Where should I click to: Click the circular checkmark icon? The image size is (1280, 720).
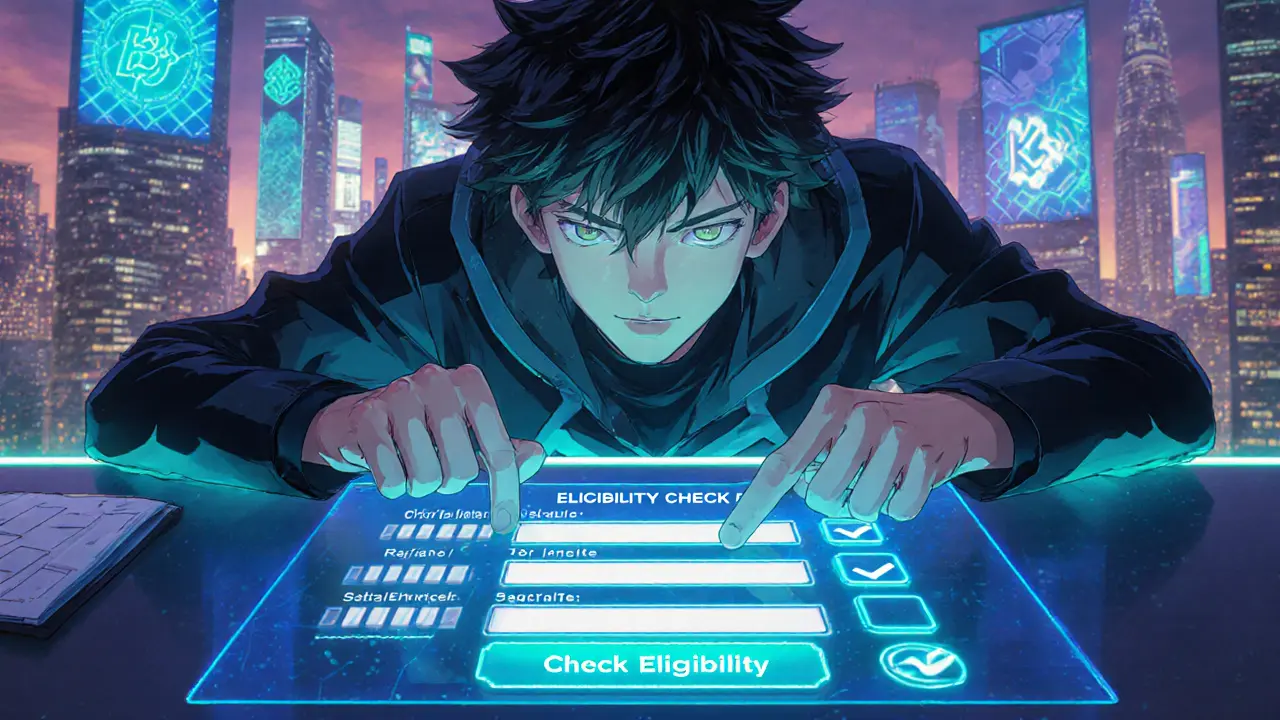point(922,666)
